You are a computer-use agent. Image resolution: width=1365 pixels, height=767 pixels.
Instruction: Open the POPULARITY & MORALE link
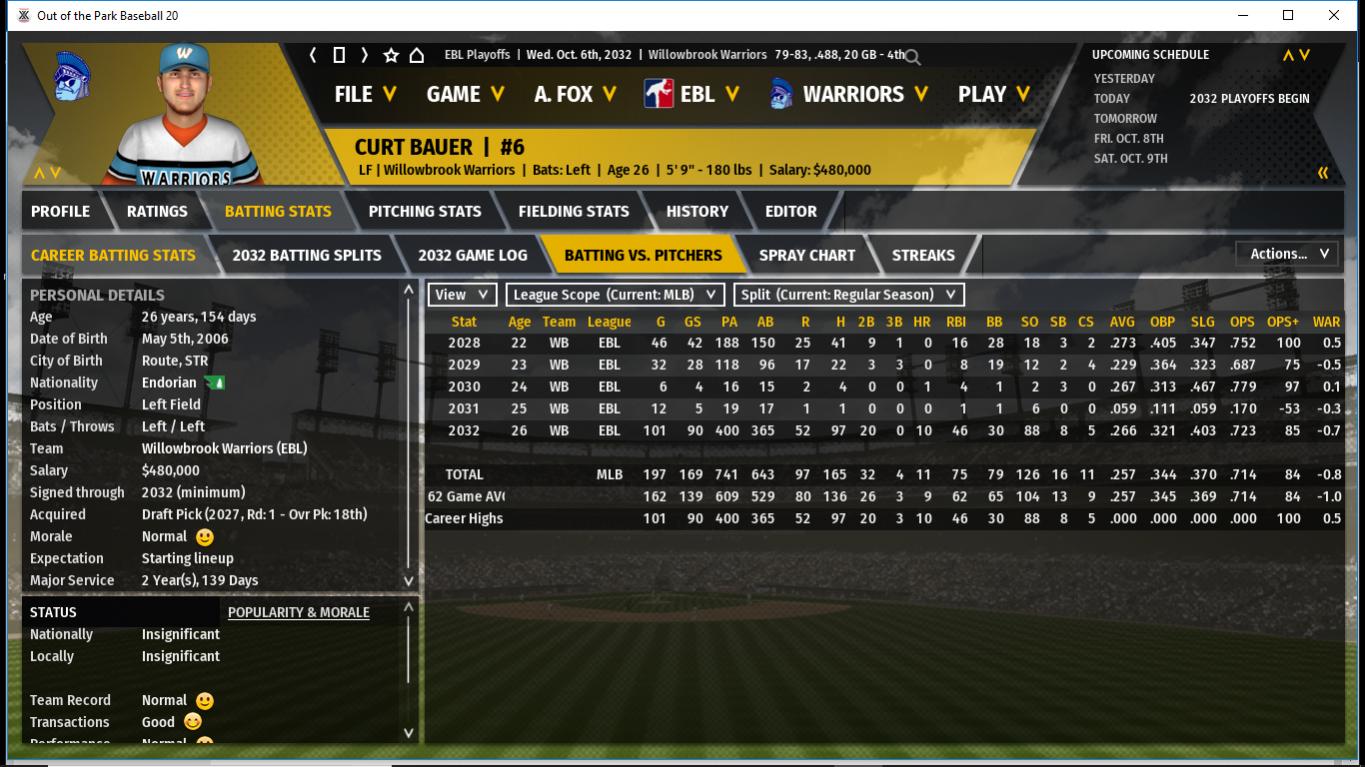[x=299, y=612]
